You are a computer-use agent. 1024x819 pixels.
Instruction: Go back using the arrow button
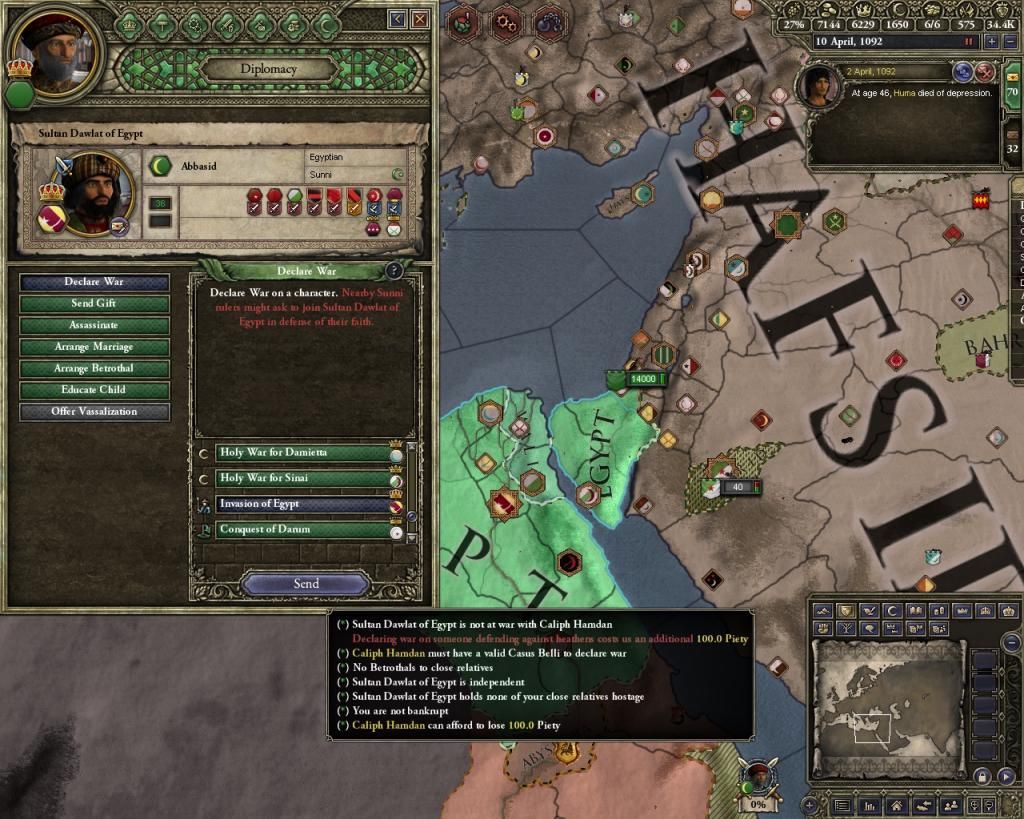tap(397, 19)
